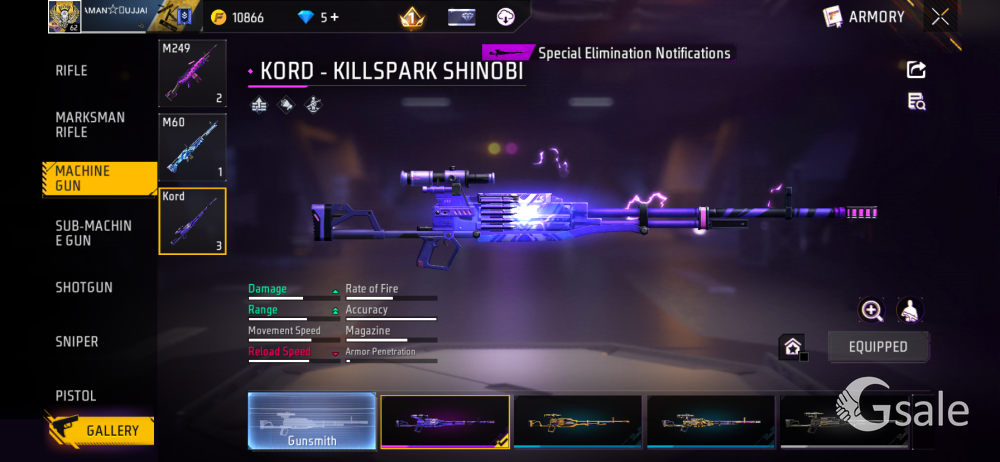Viewport: 1000px width, 462px height.
Task: Select the M249 weapon tile
Action: (192, 73)
